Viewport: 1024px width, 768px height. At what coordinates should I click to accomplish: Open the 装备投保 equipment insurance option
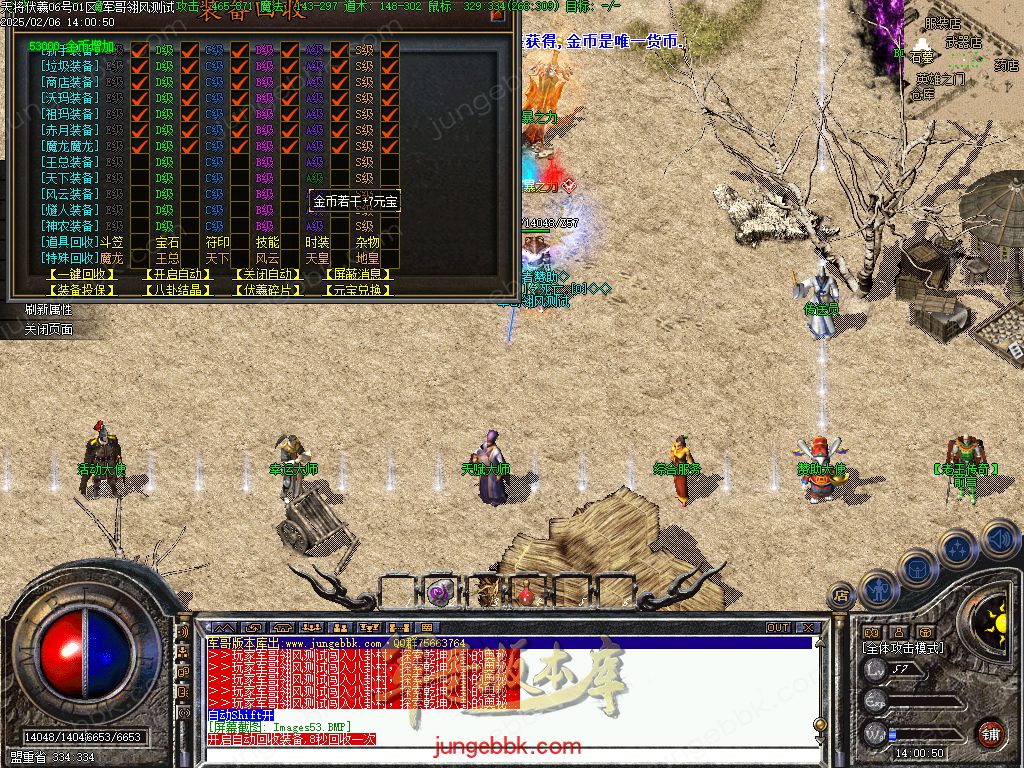tap(82, 290)
